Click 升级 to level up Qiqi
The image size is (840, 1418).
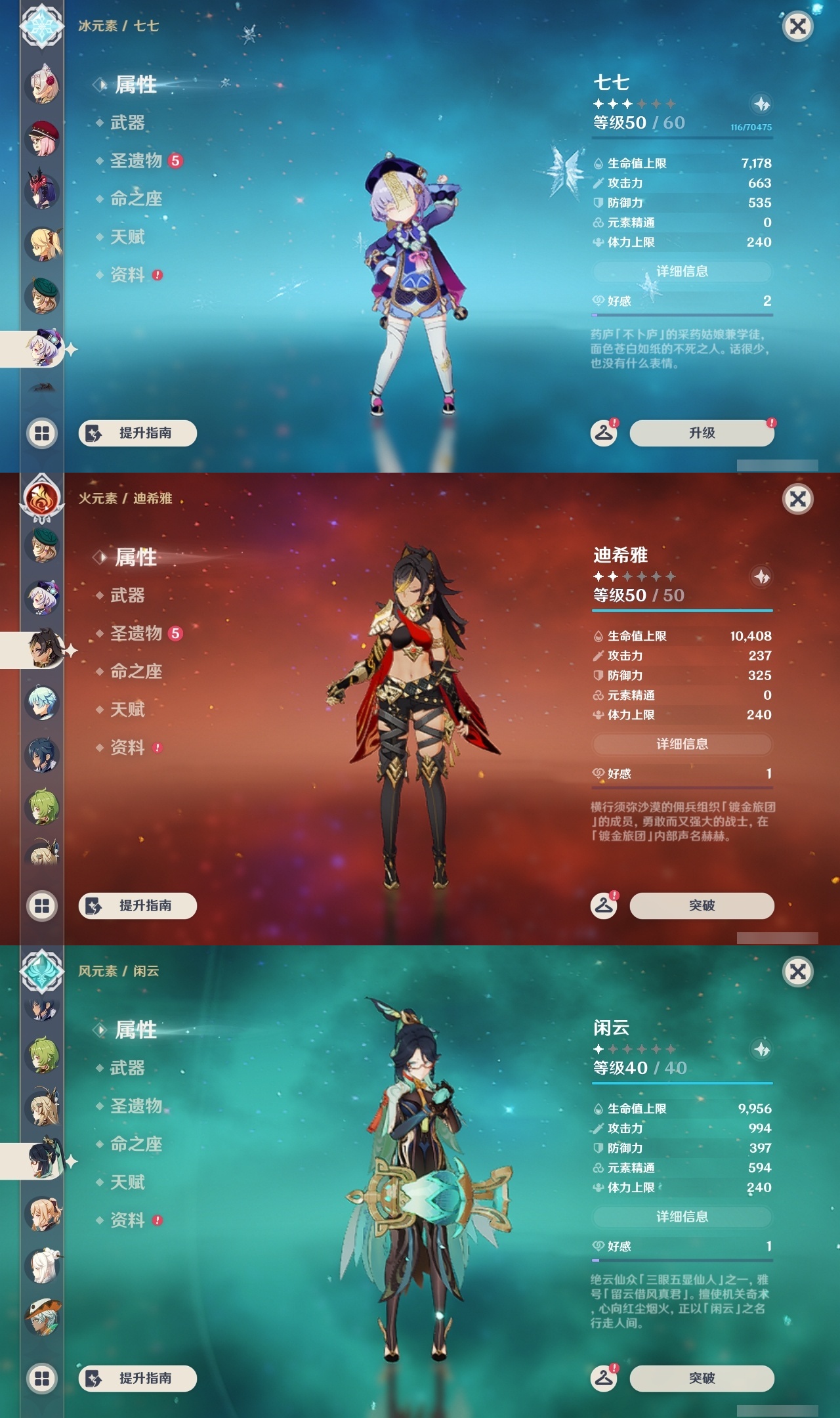(x=700, y=433)
